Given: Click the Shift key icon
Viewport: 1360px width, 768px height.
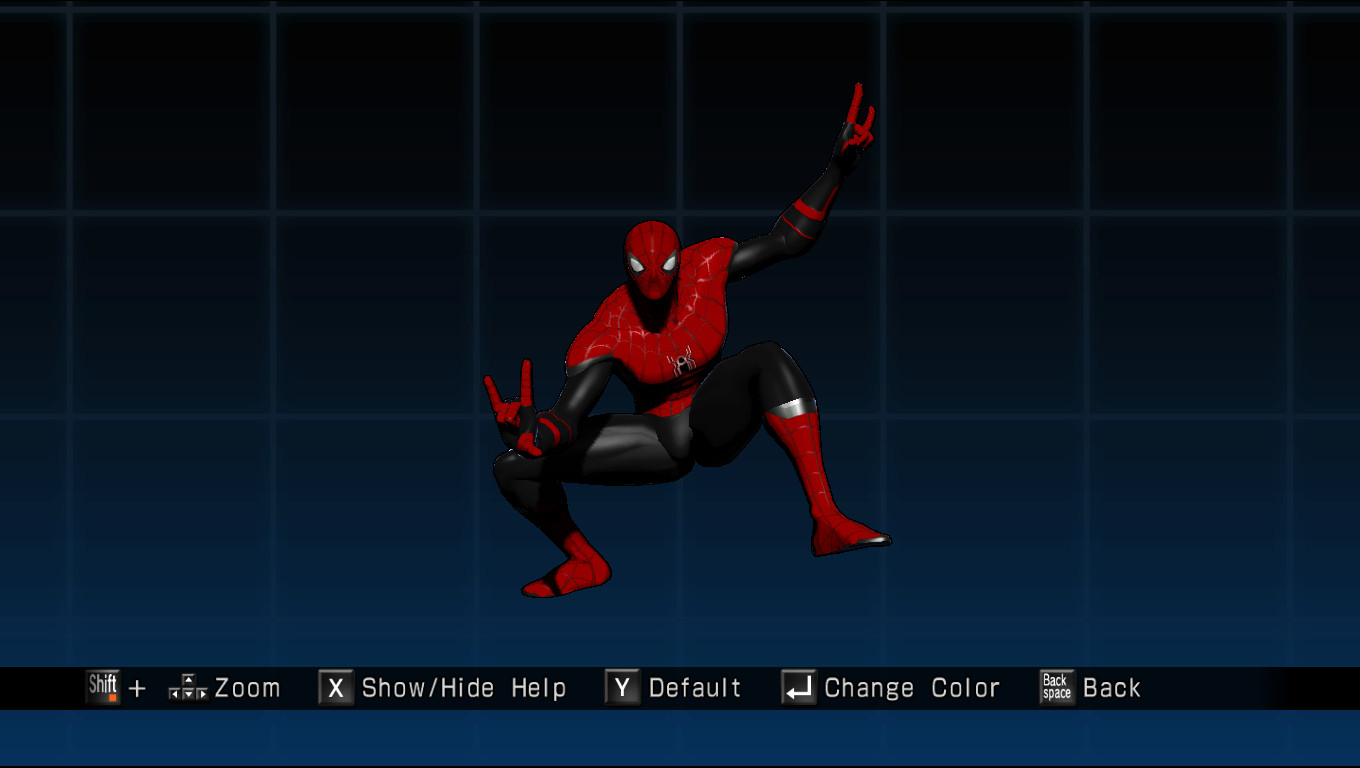Looking at the screenshot, I should pyautogui.click(x=103, y=687).
